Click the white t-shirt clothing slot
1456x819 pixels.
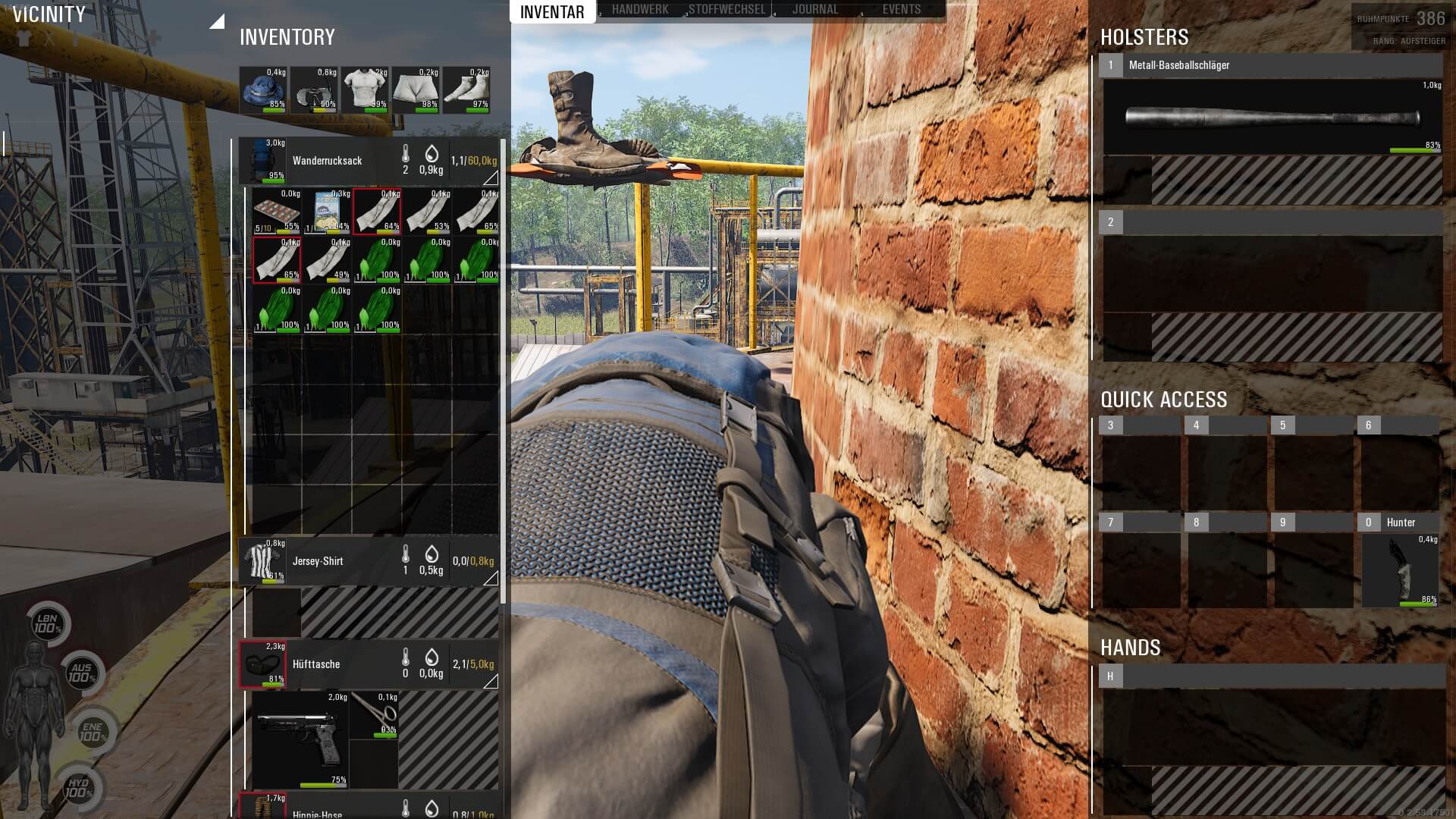[x=365, y=90]
